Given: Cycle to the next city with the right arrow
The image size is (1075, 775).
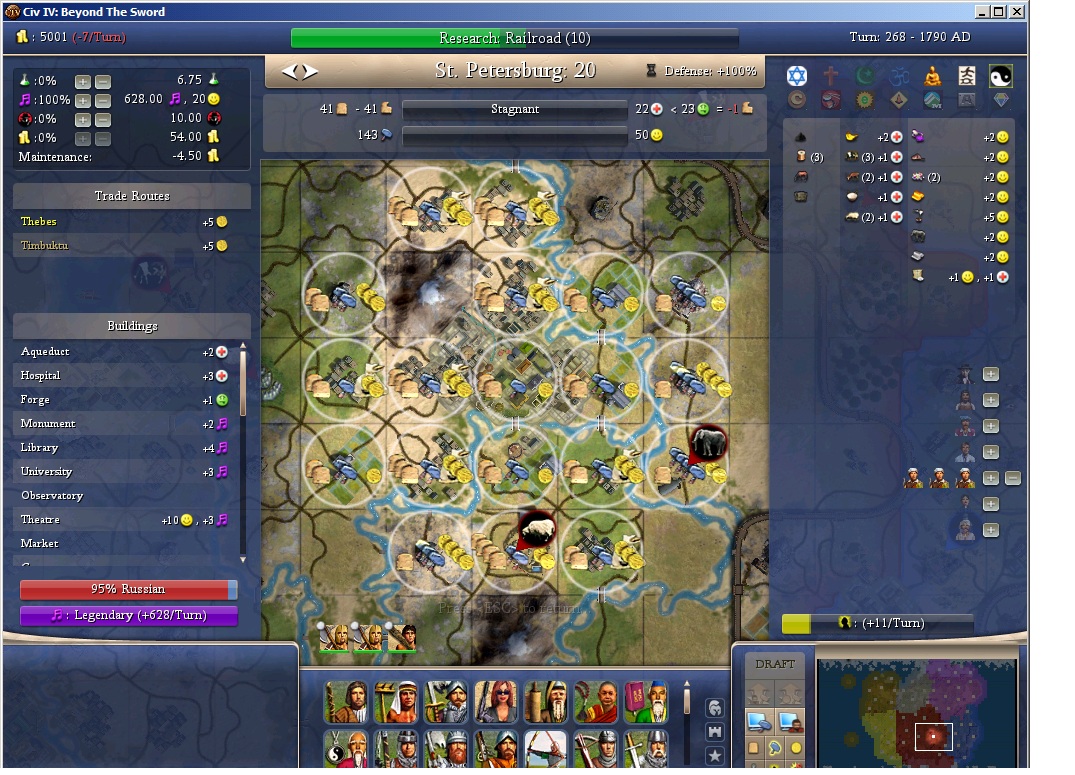Looking at the screenshot, I should [x=311, y=71].
